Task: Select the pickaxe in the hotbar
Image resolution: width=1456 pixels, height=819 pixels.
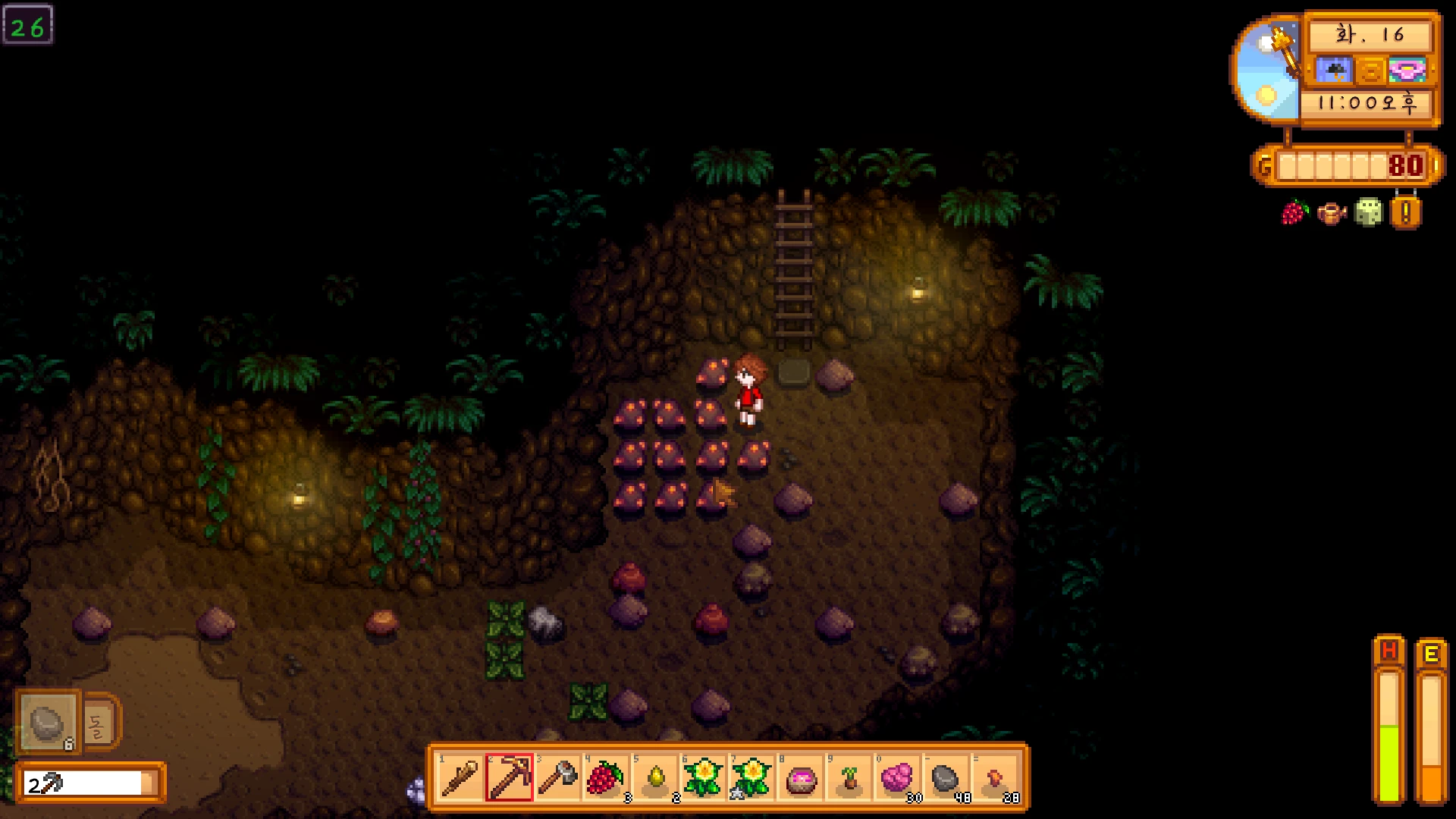Action: point(509,778)
